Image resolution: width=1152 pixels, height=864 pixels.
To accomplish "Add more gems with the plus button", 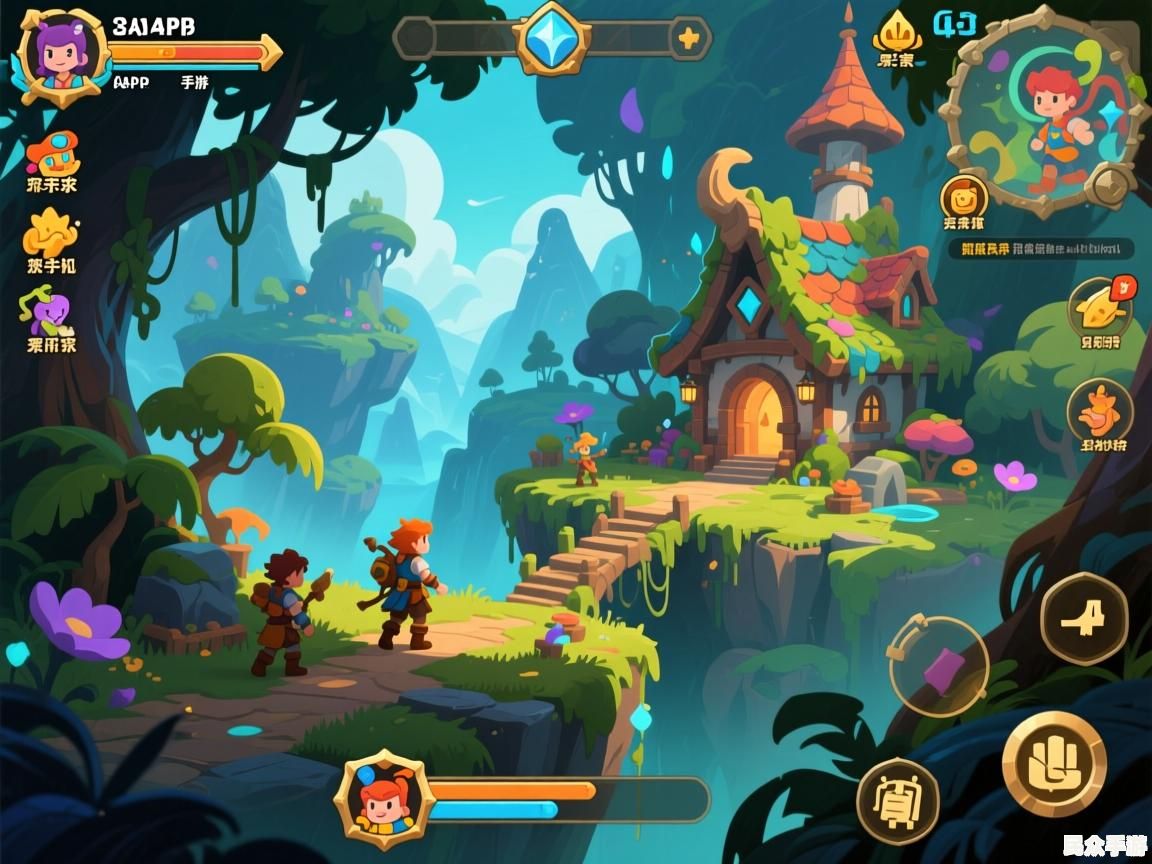I will tap(688, 39).
